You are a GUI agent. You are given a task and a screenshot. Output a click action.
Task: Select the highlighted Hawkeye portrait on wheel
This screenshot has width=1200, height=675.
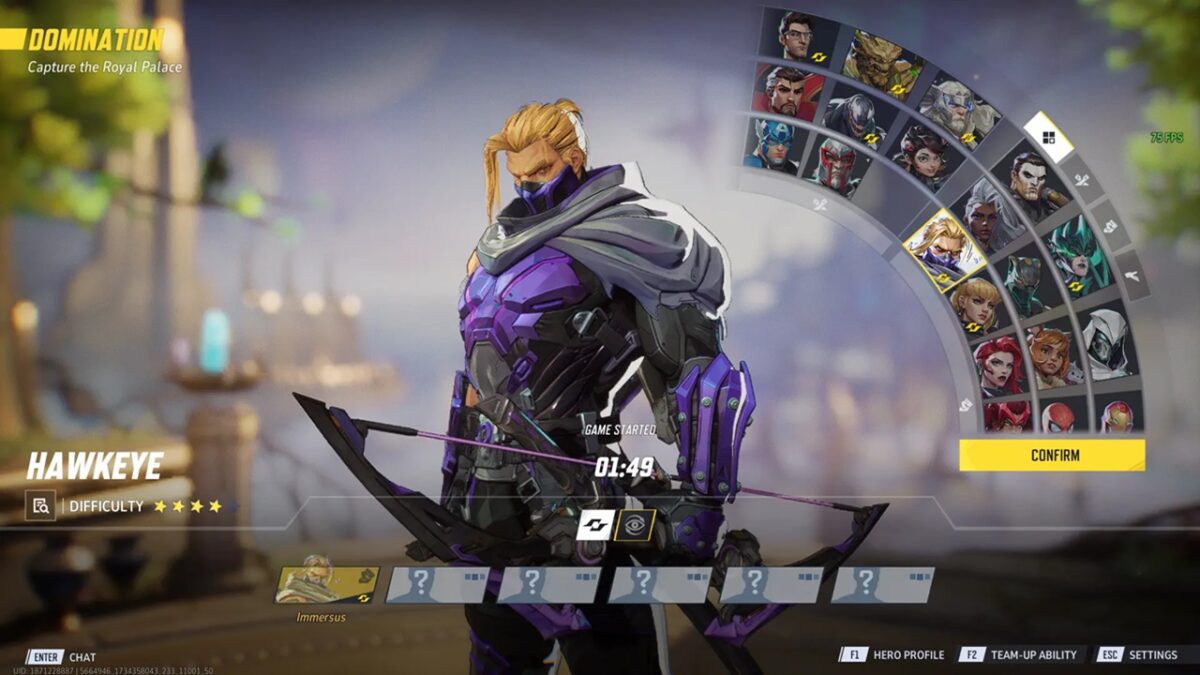click(943, 250)
